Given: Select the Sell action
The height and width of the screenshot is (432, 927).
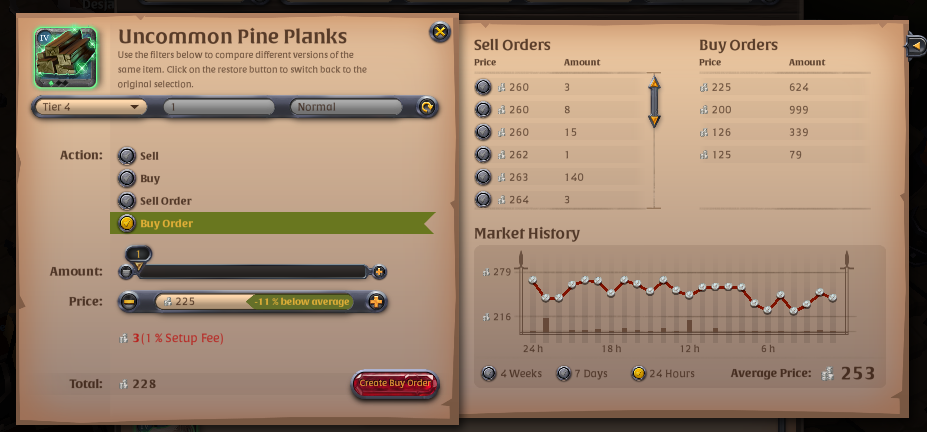Looking at the screenshot, I should (x=127, y=156).
